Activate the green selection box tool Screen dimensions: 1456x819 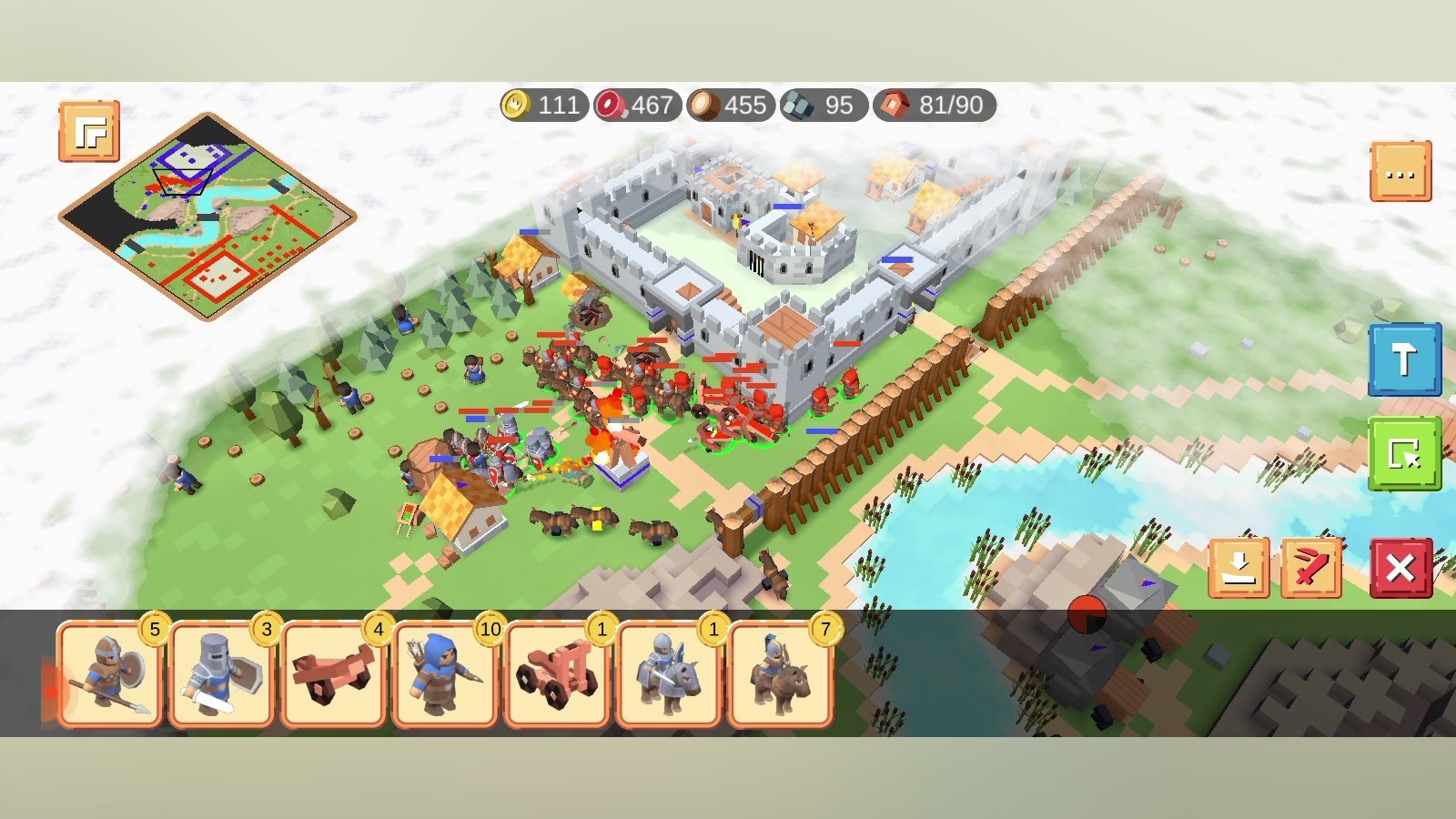click(1404, 453)
